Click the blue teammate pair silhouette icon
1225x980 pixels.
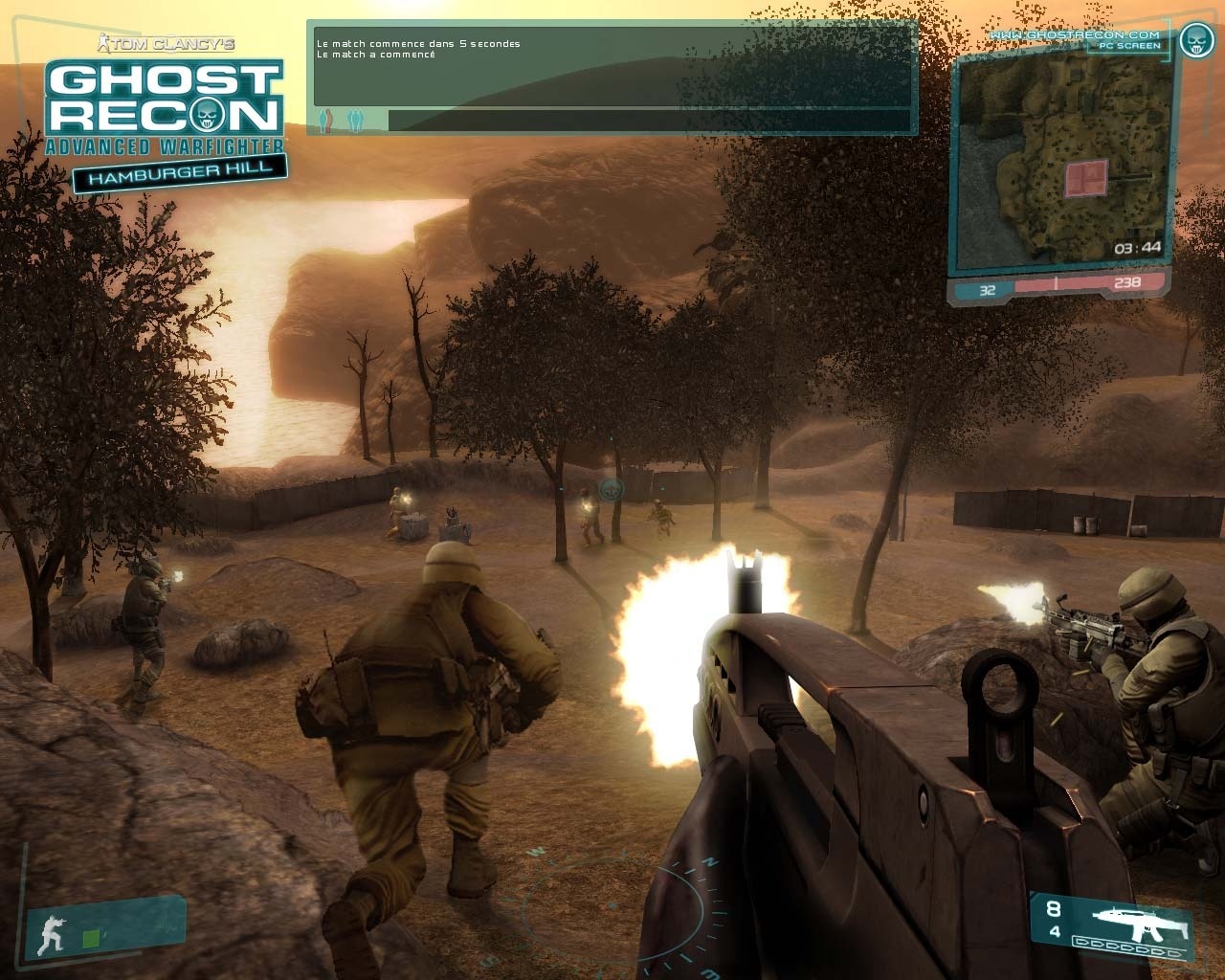(355, 120)
